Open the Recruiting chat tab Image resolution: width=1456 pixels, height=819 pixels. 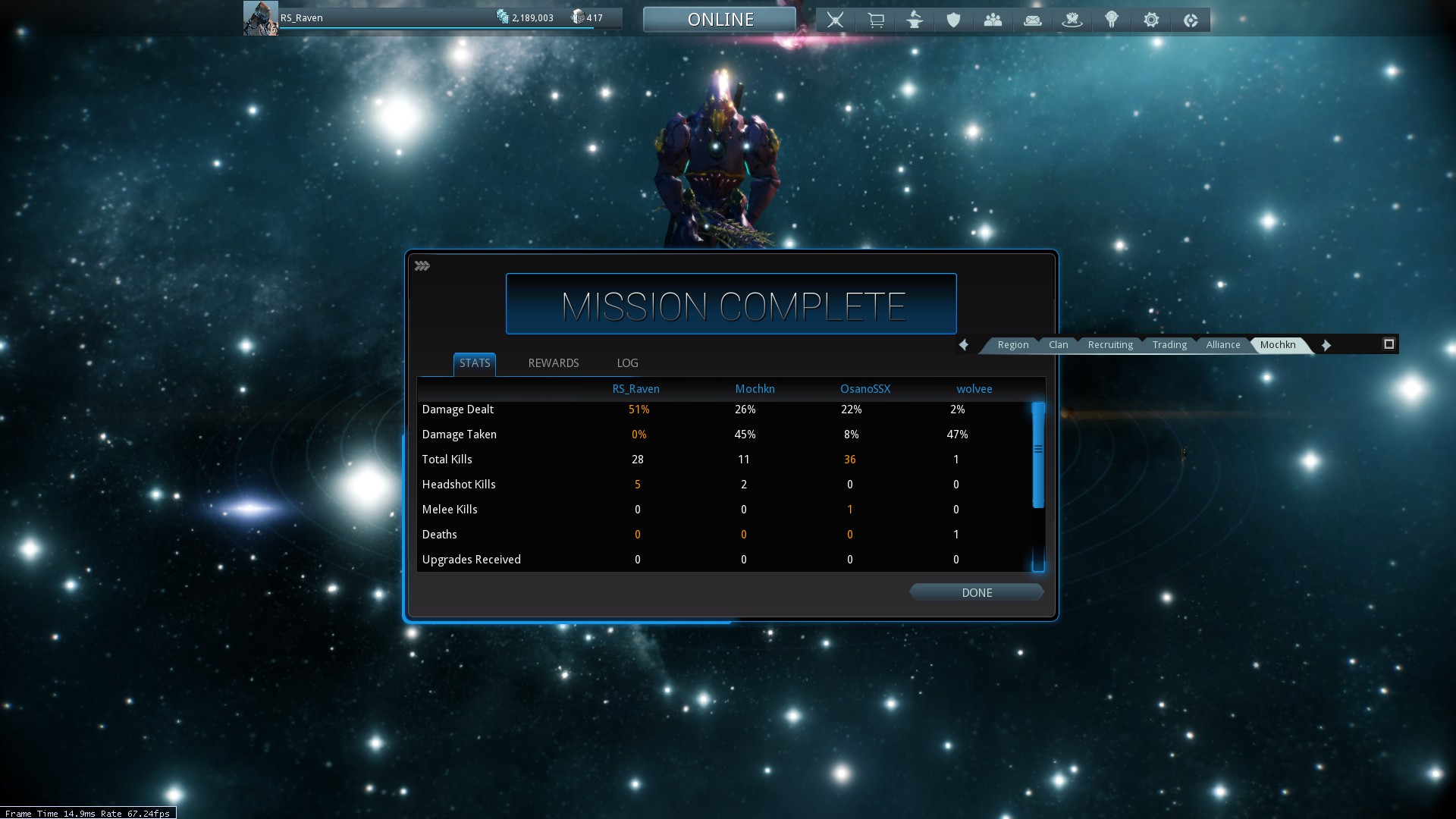click(x=1110, y=345)
